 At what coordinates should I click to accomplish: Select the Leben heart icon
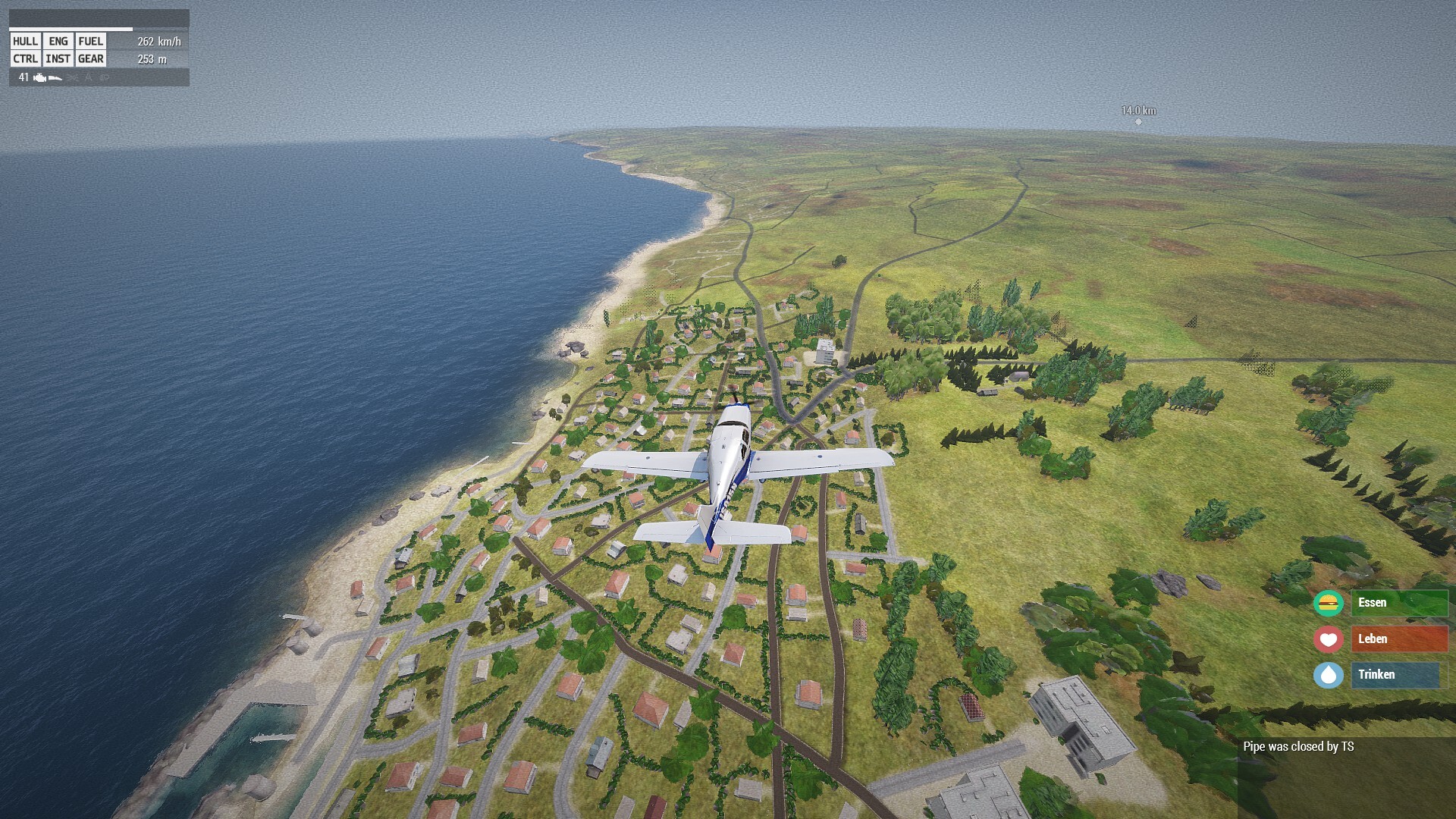(x=1328, y=639)
